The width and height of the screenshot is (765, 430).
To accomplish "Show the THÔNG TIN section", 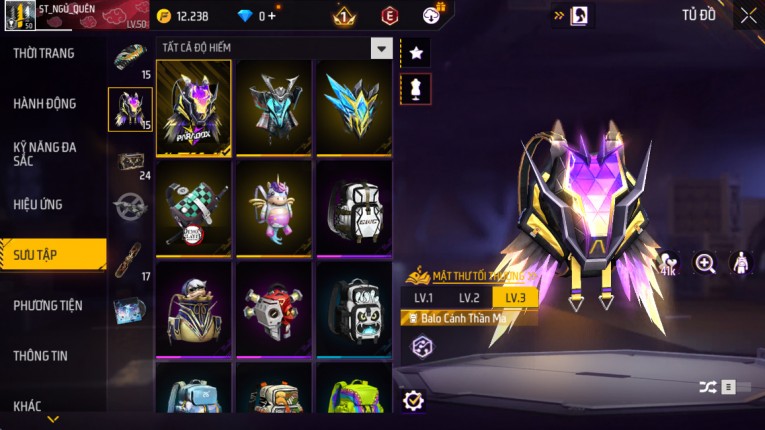I will pos(42,355).
